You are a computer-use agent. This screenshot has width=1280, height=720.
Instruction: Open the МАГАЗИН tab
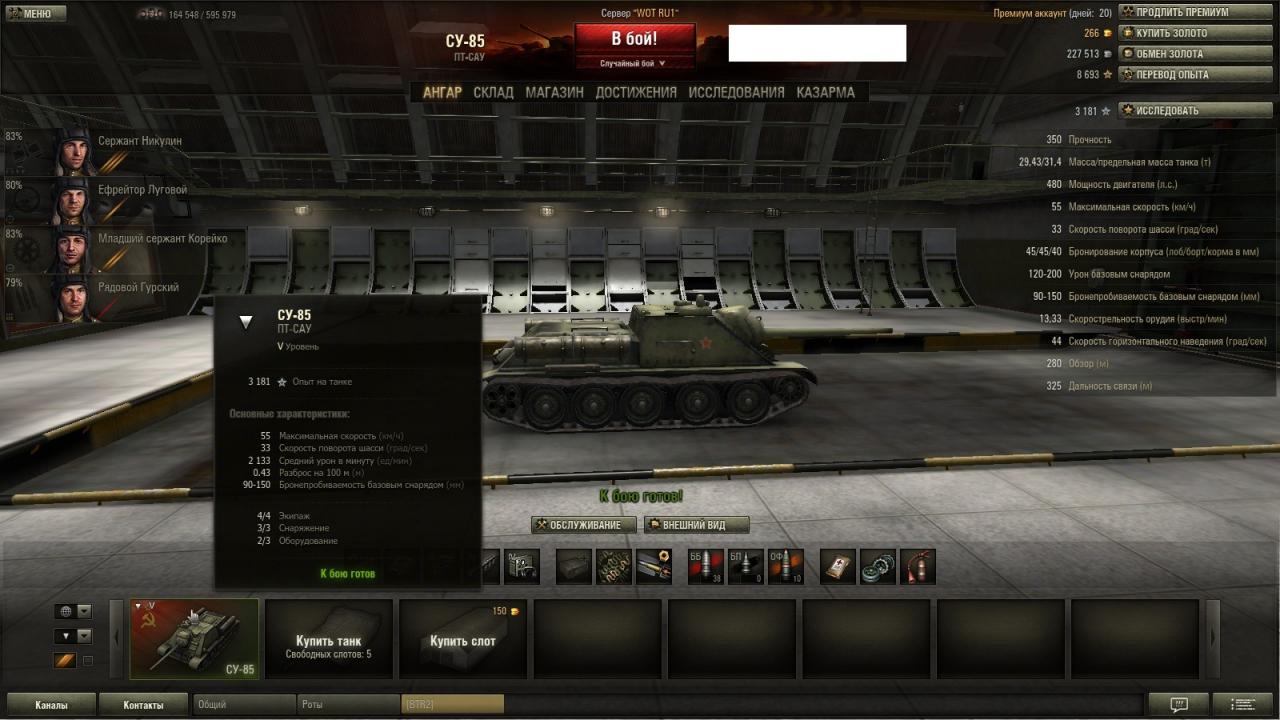coord(554,92)
